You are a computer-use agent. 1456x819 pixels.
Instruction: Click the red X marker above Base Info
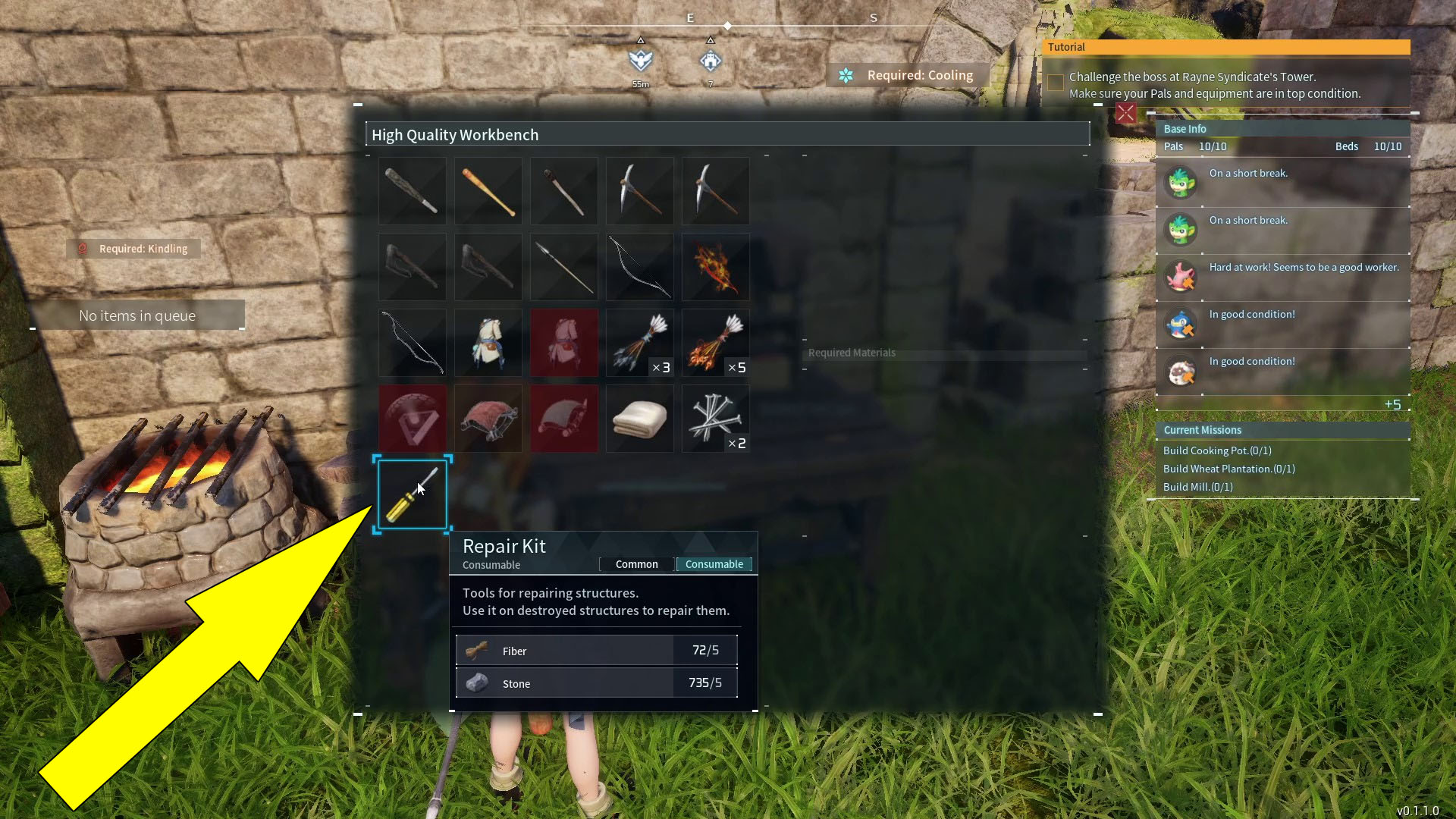tap(1126, 113)
